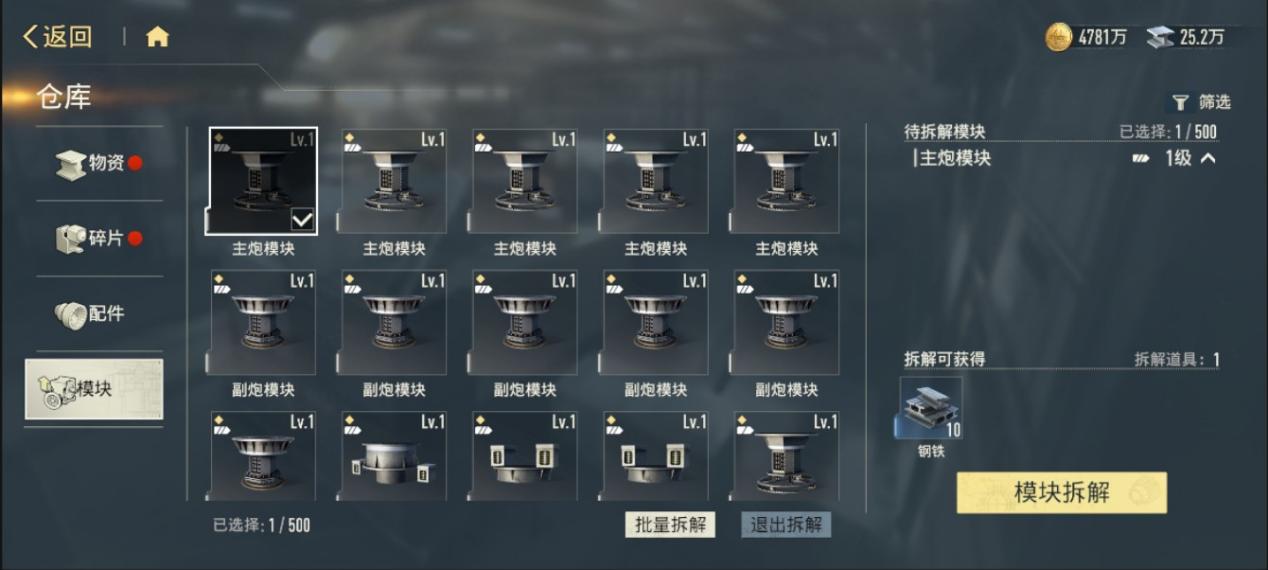Choose 批量拆解 batch dismantle
Viewport: 1268px width, 570px height.
click(x=670, y=525)
